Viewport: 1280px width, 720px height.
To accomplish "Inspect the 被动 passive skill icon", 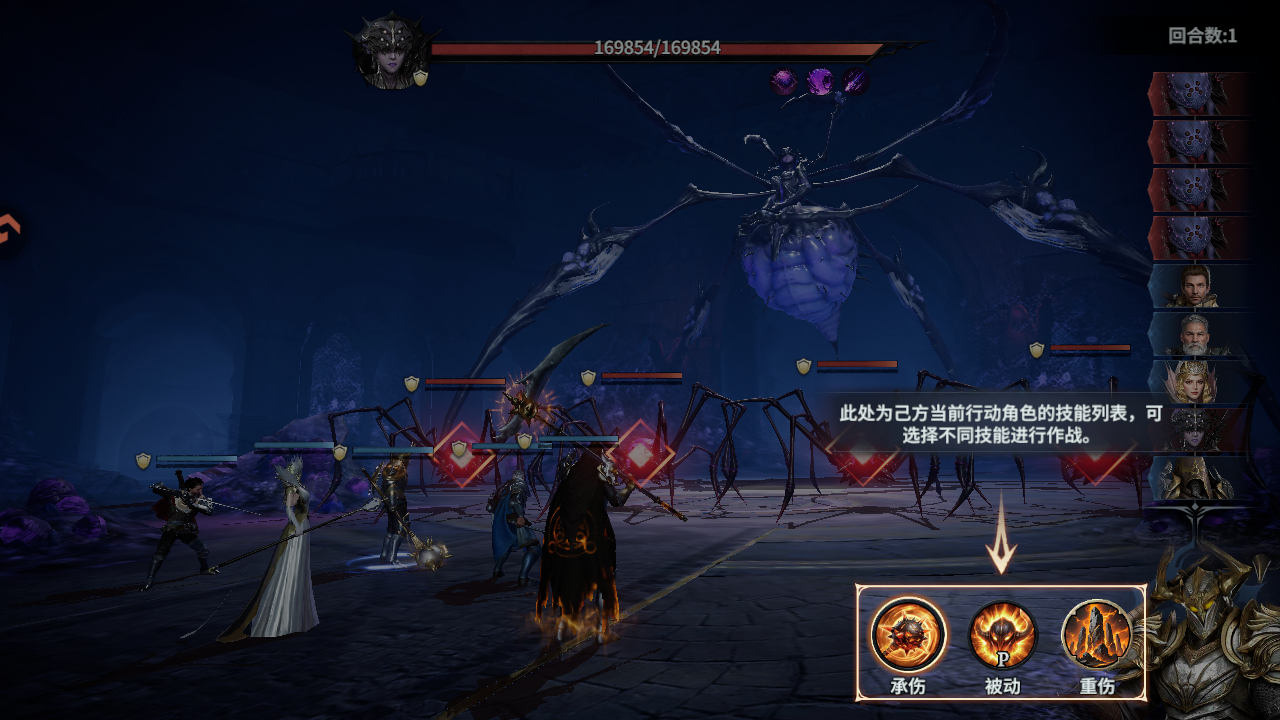I will [x=1002, y=634].
